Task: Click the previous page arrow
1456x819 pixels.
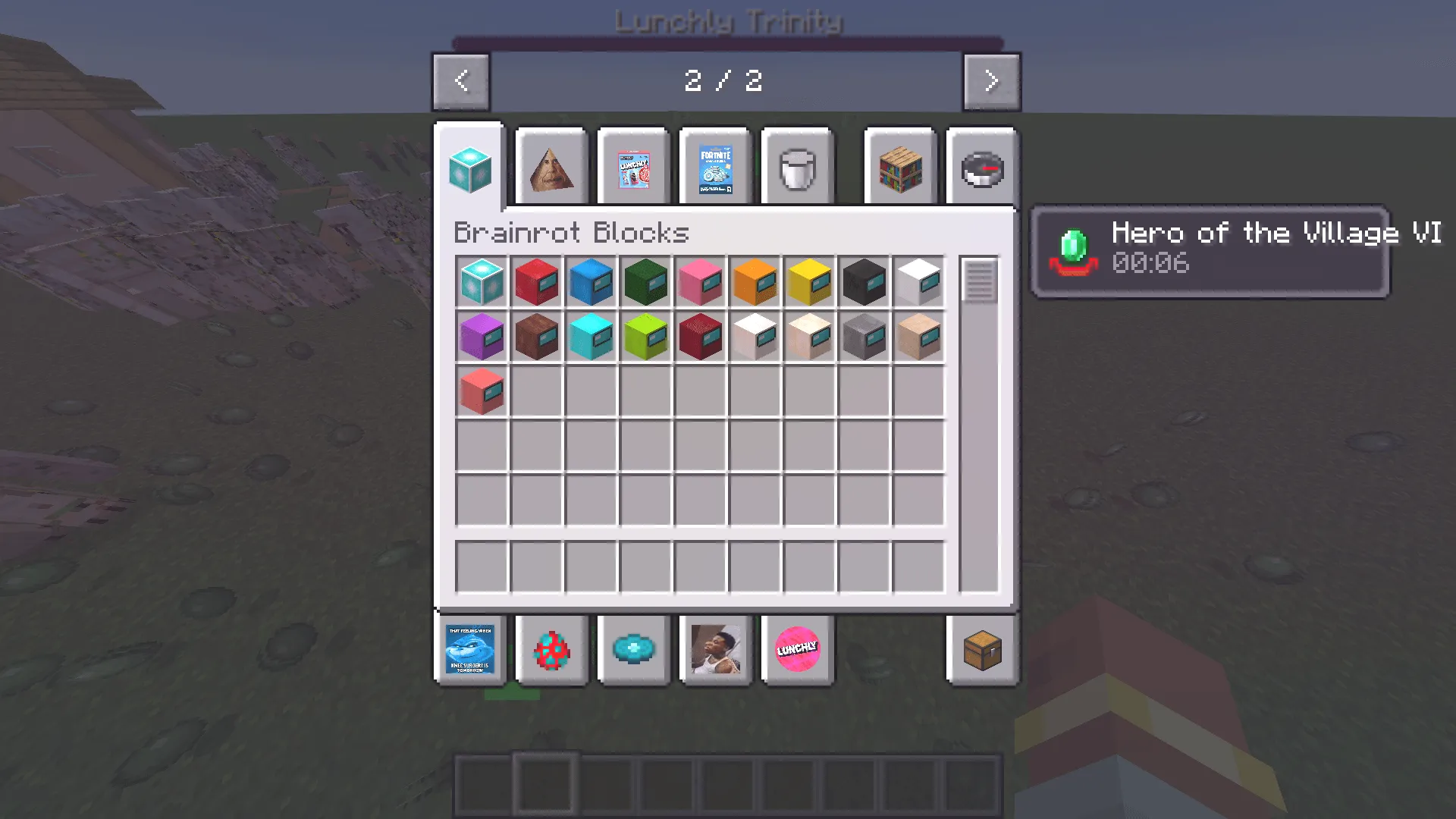Action: coord(460,81)
